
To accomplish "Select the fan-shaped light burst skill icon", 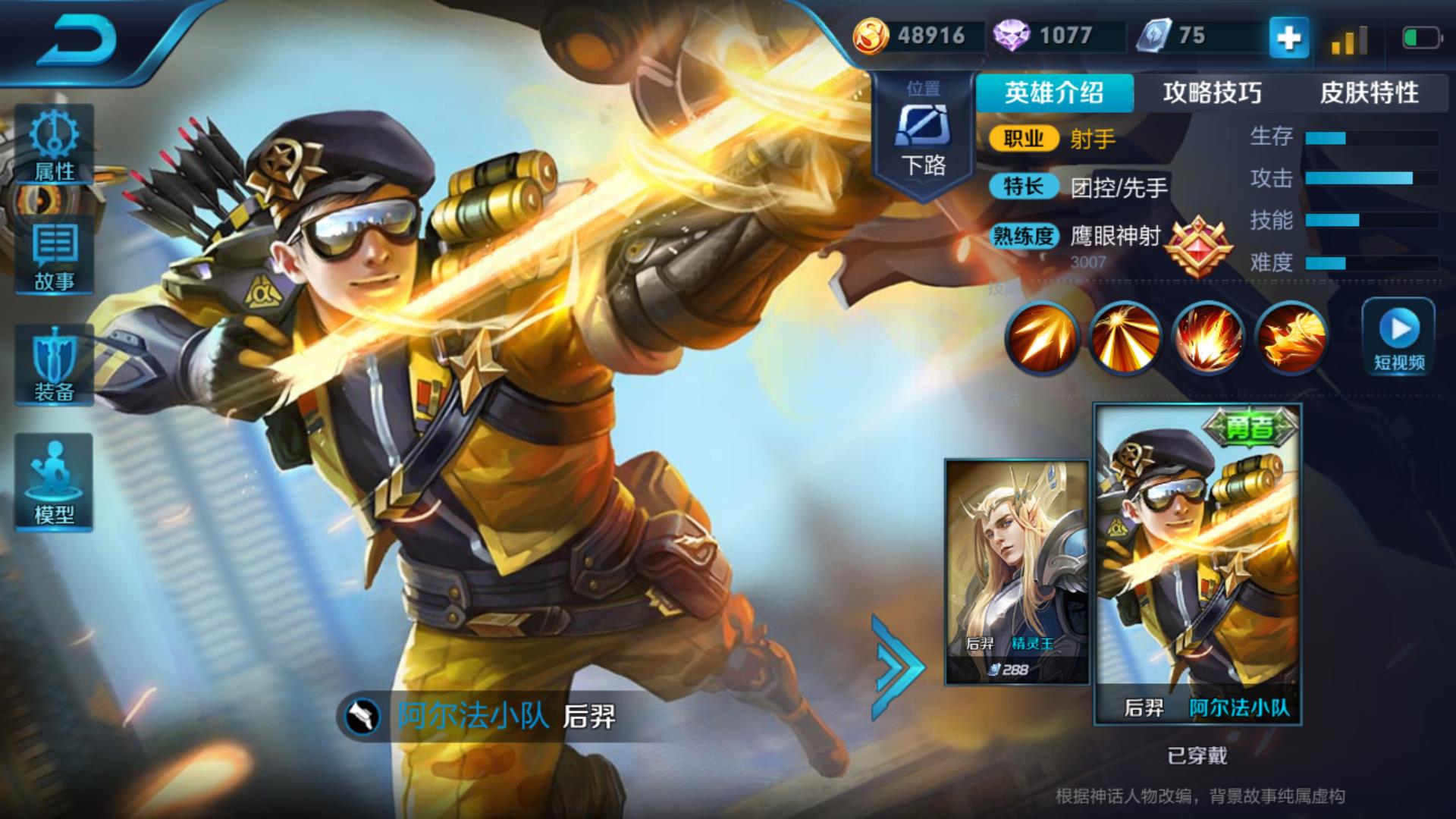I will 1125,337.
